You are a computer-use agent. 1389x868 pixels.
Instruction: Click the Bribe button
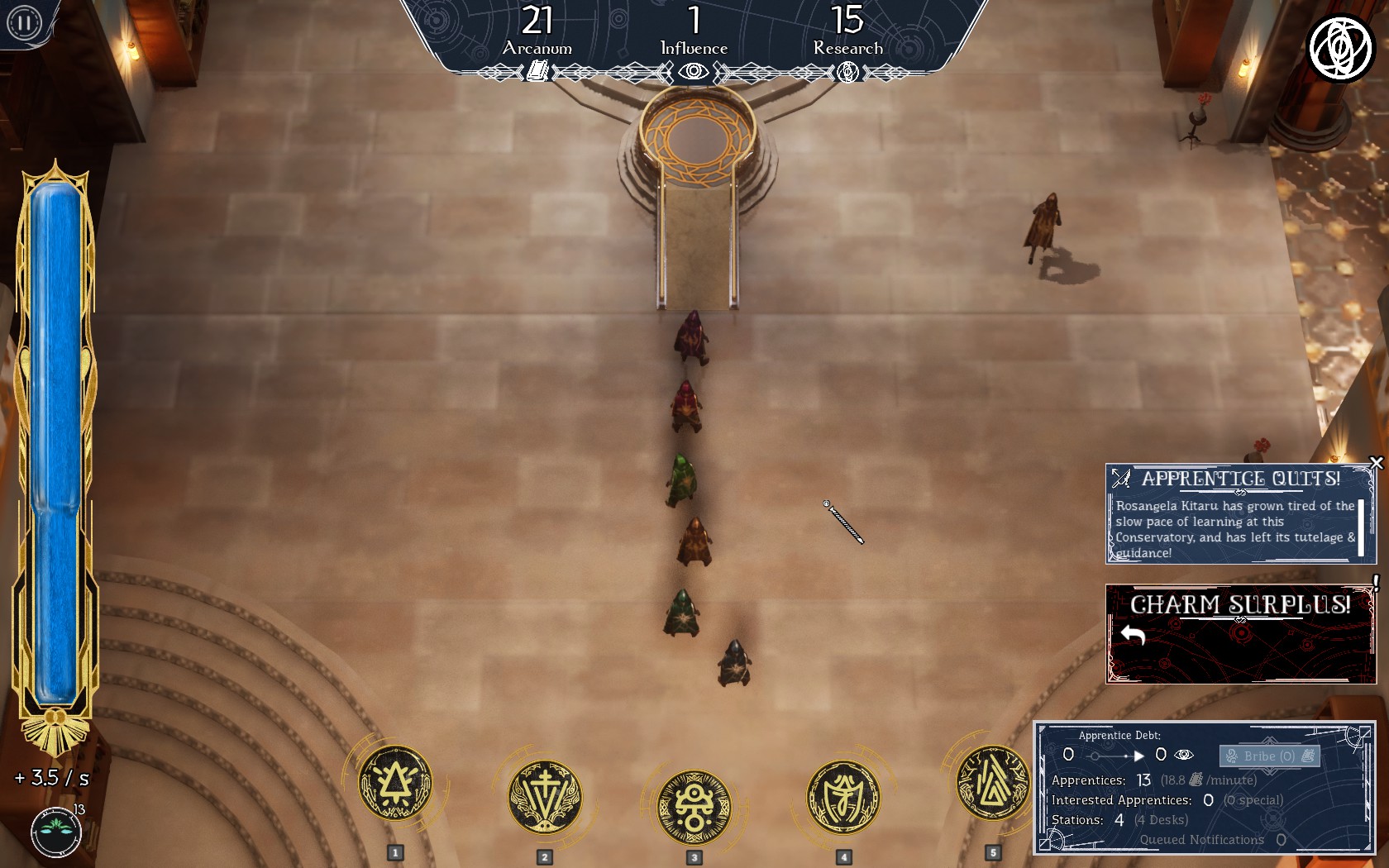[1269, 756]
